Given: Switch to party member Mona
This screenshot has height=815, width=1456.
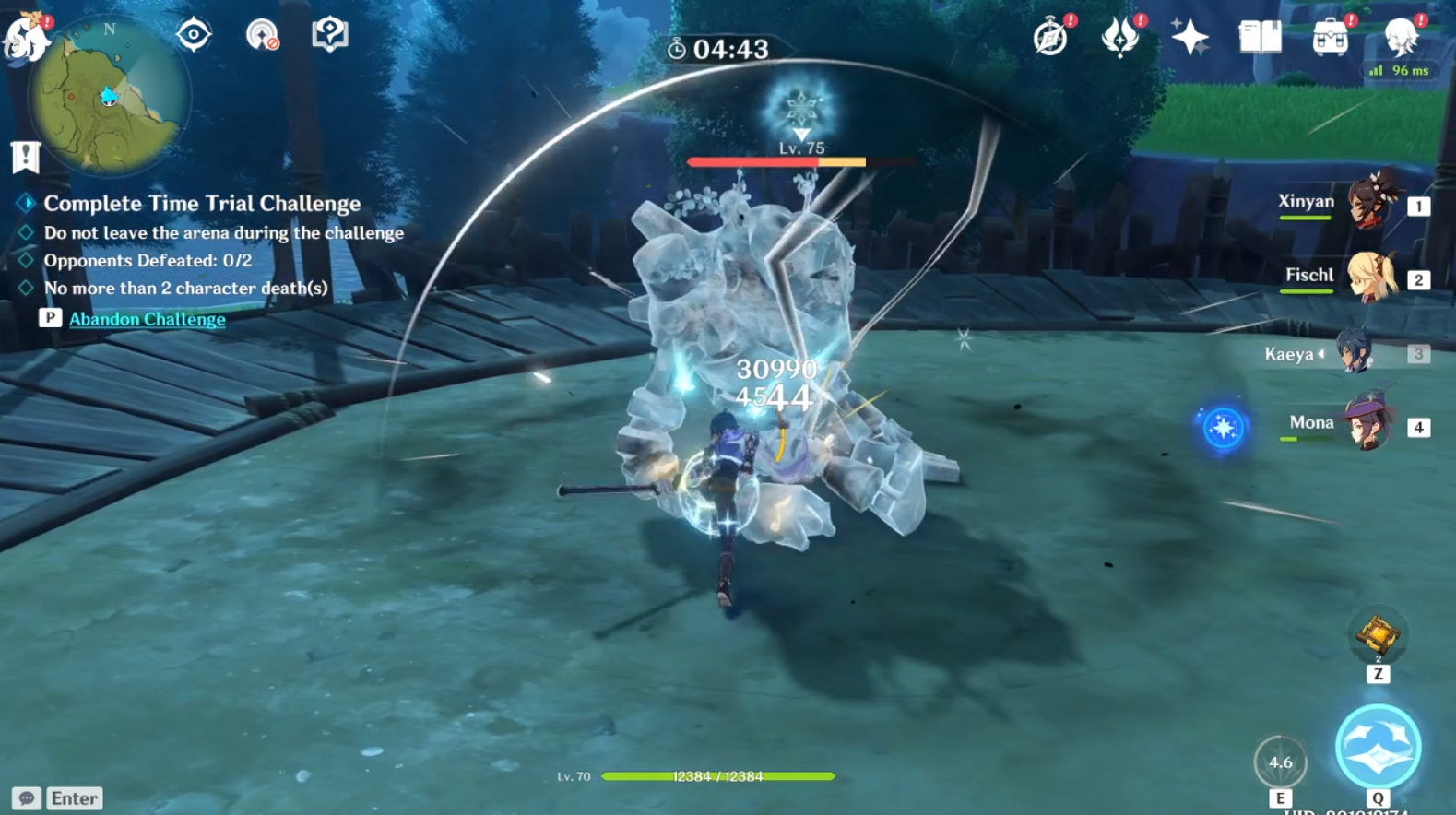Looking at the screenshot, I should (1368, 424).
